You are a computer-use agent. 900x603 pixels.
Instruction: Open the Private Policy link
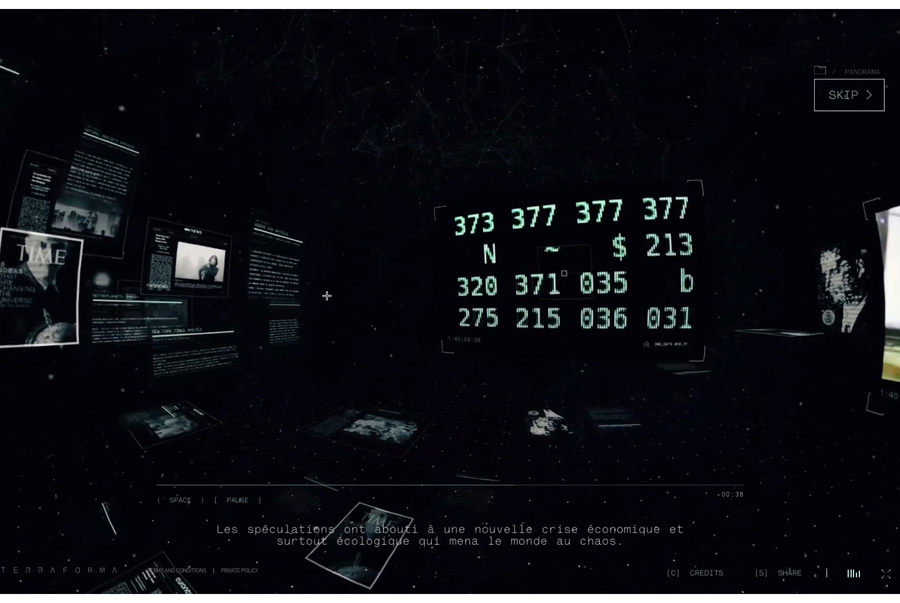pos(240,571)
